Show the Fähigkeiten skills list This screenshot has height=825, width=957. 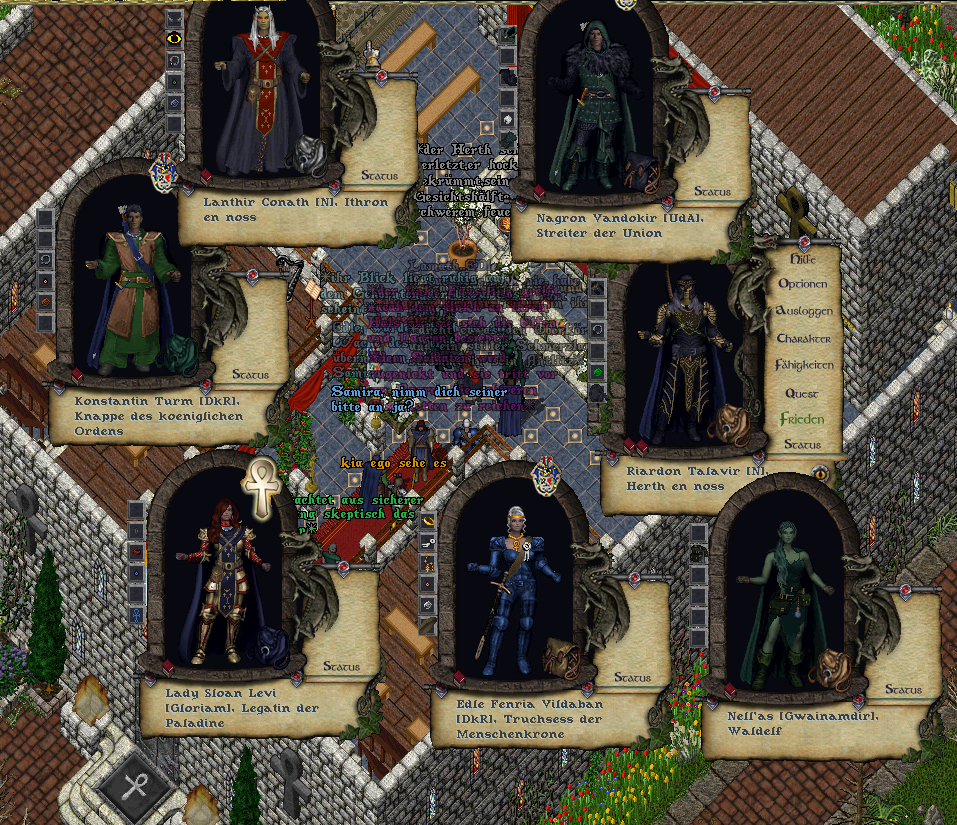tap(803, 365)
